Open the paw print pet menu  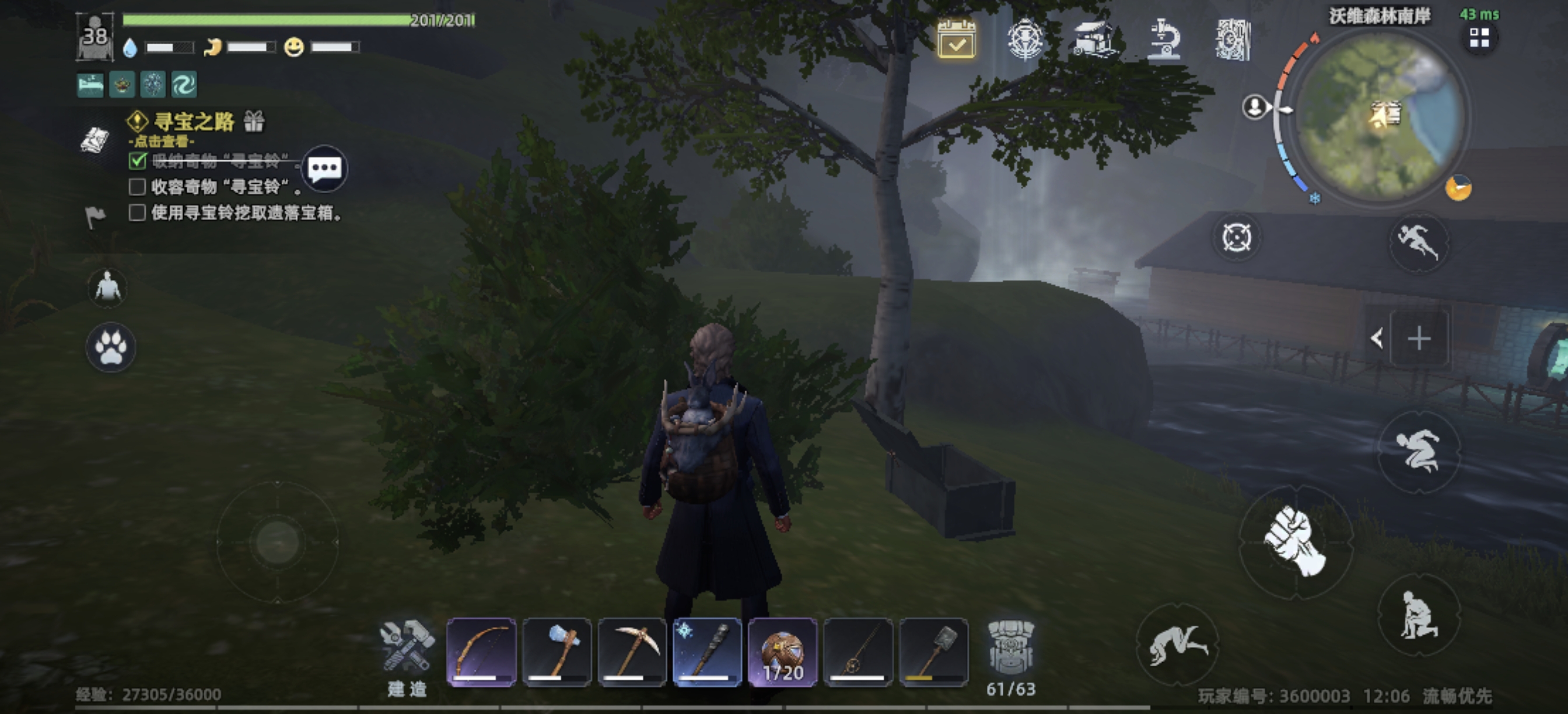click(110, 347)
